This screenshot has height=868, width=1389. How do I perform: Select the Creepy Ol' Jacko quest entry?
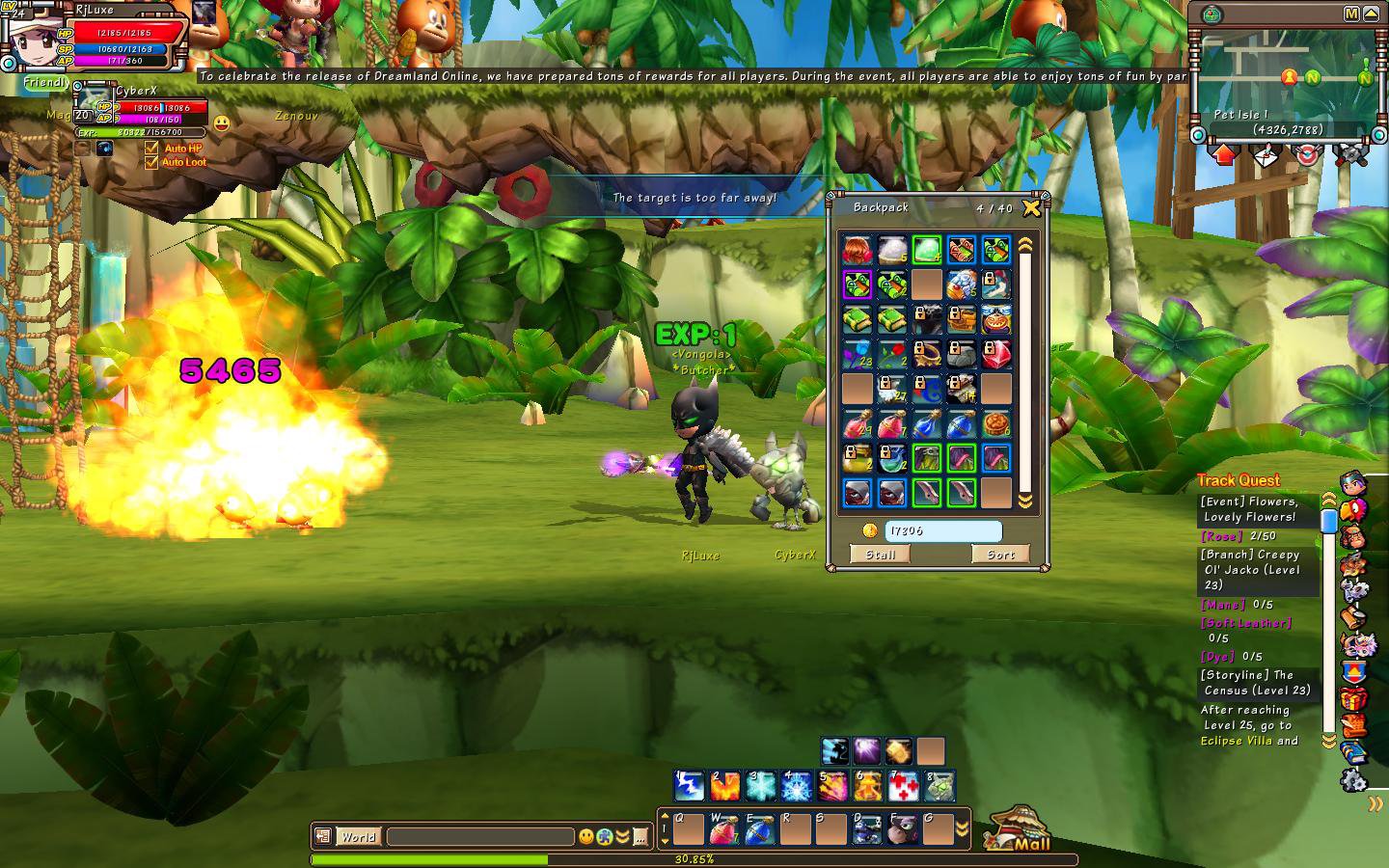[x=1252, y=569]
